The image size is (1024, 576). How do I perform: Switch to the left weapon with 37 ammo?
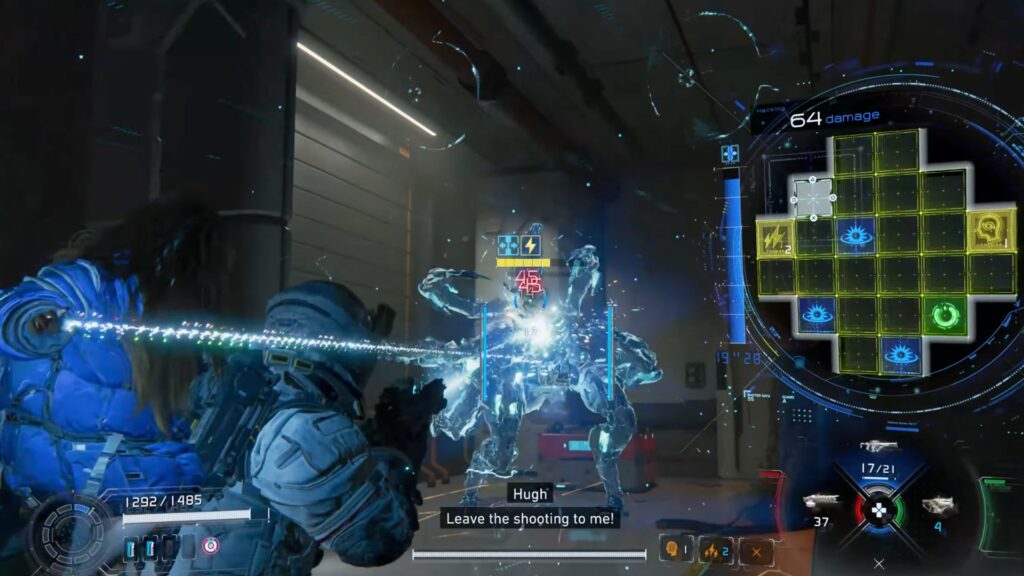pyautogui.click(x=821, y=503)
